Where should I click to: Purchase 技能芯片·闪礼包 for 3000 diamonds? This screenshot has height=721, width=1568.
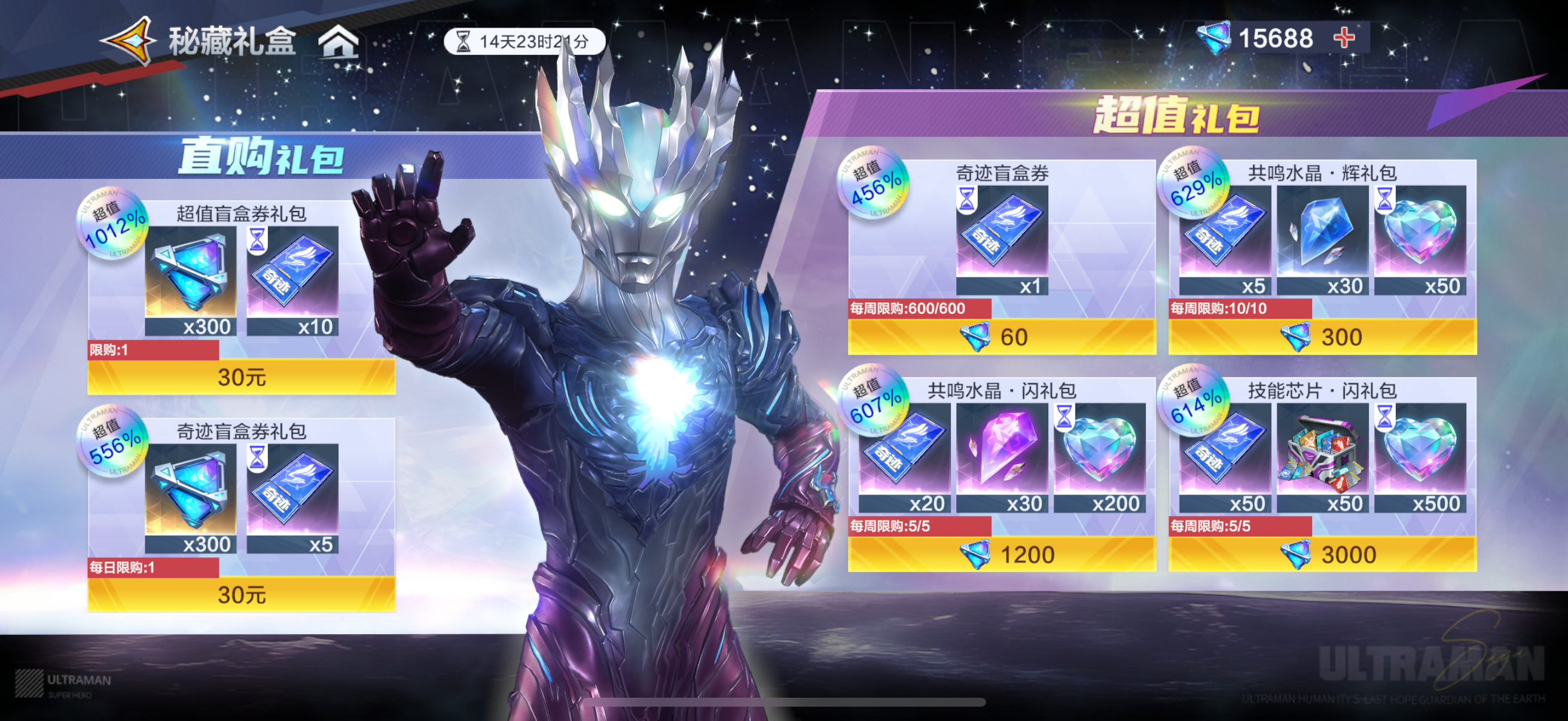coord(1322,554)
